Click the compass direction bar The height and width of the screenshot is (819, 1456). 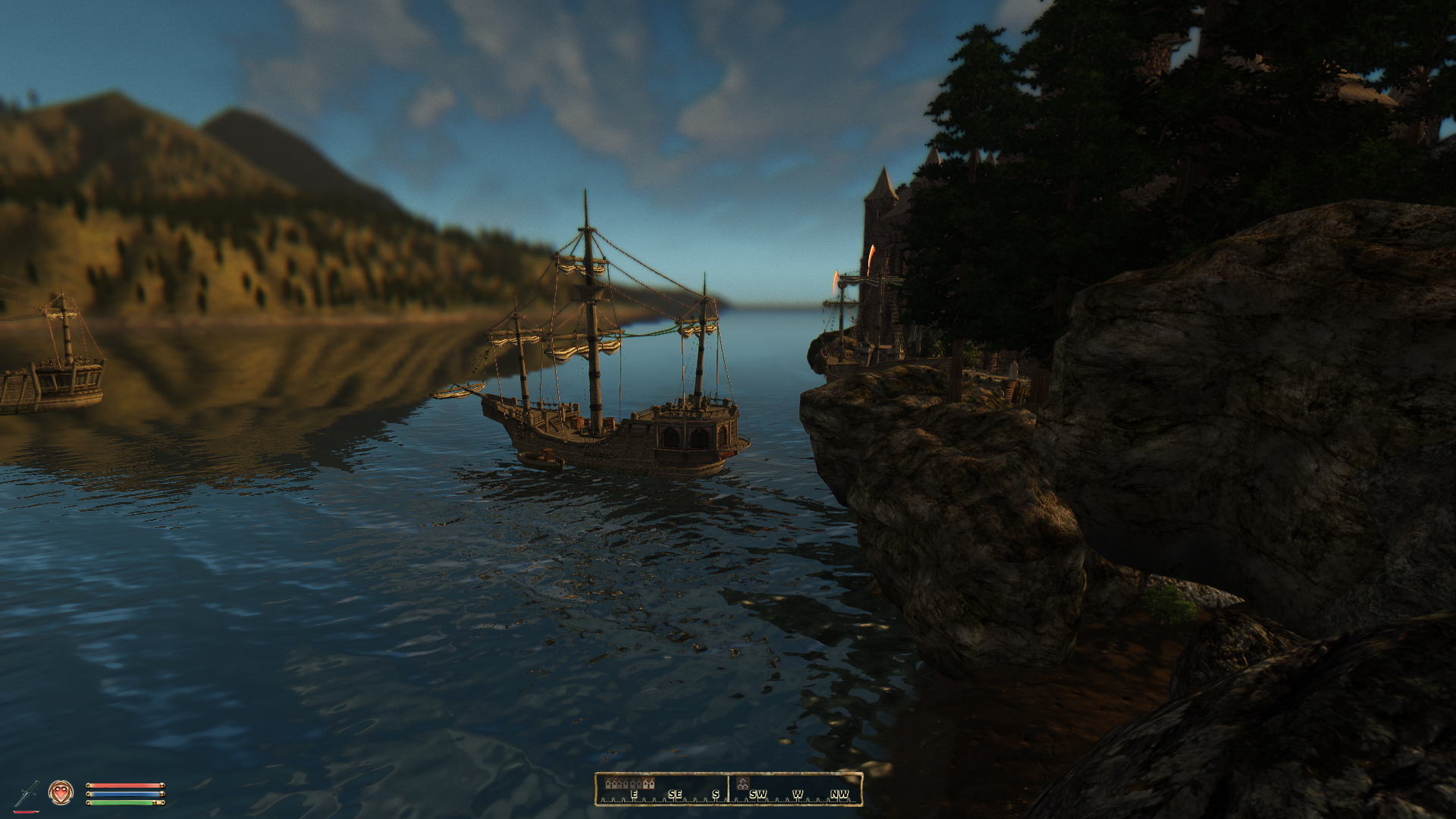click(728, 789)
